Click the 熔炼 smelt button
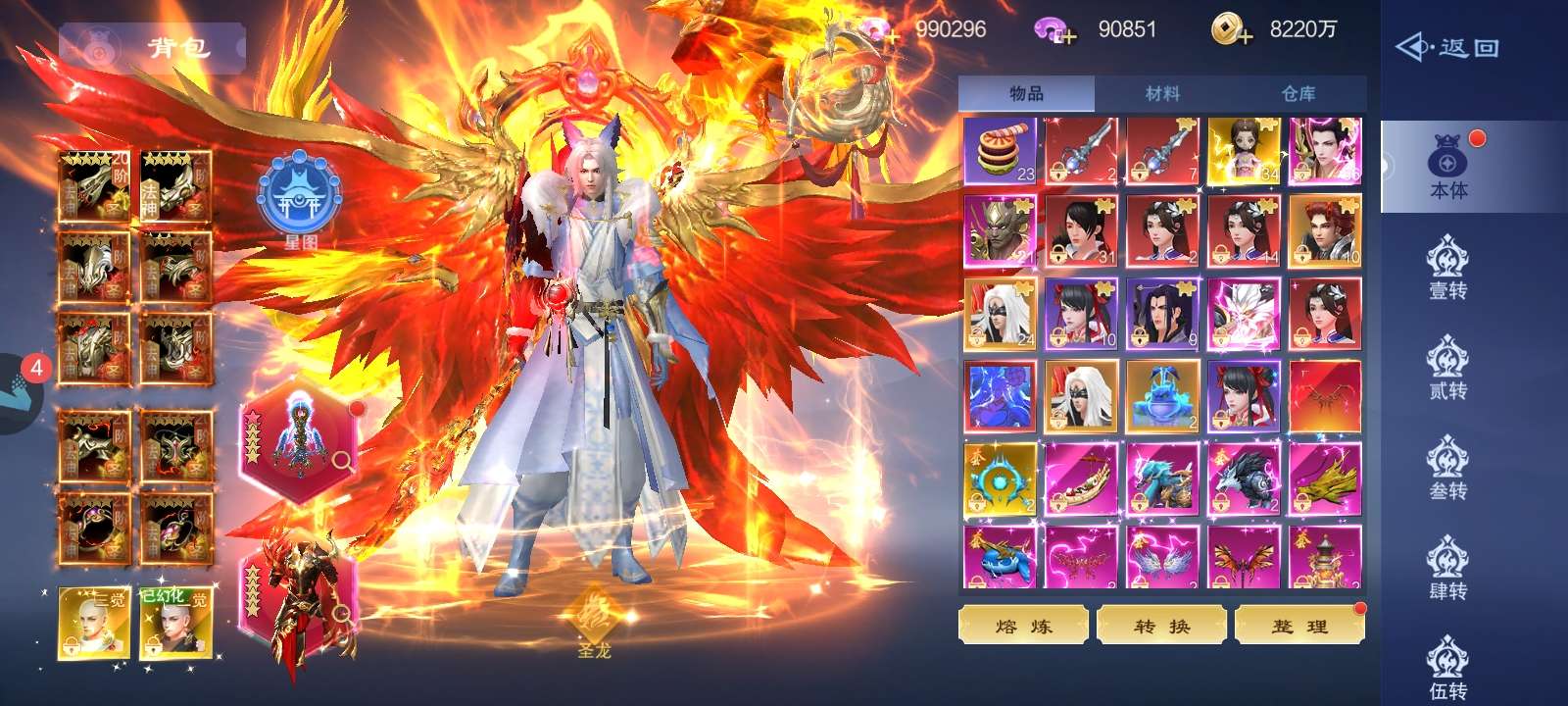 [1023, 626]
